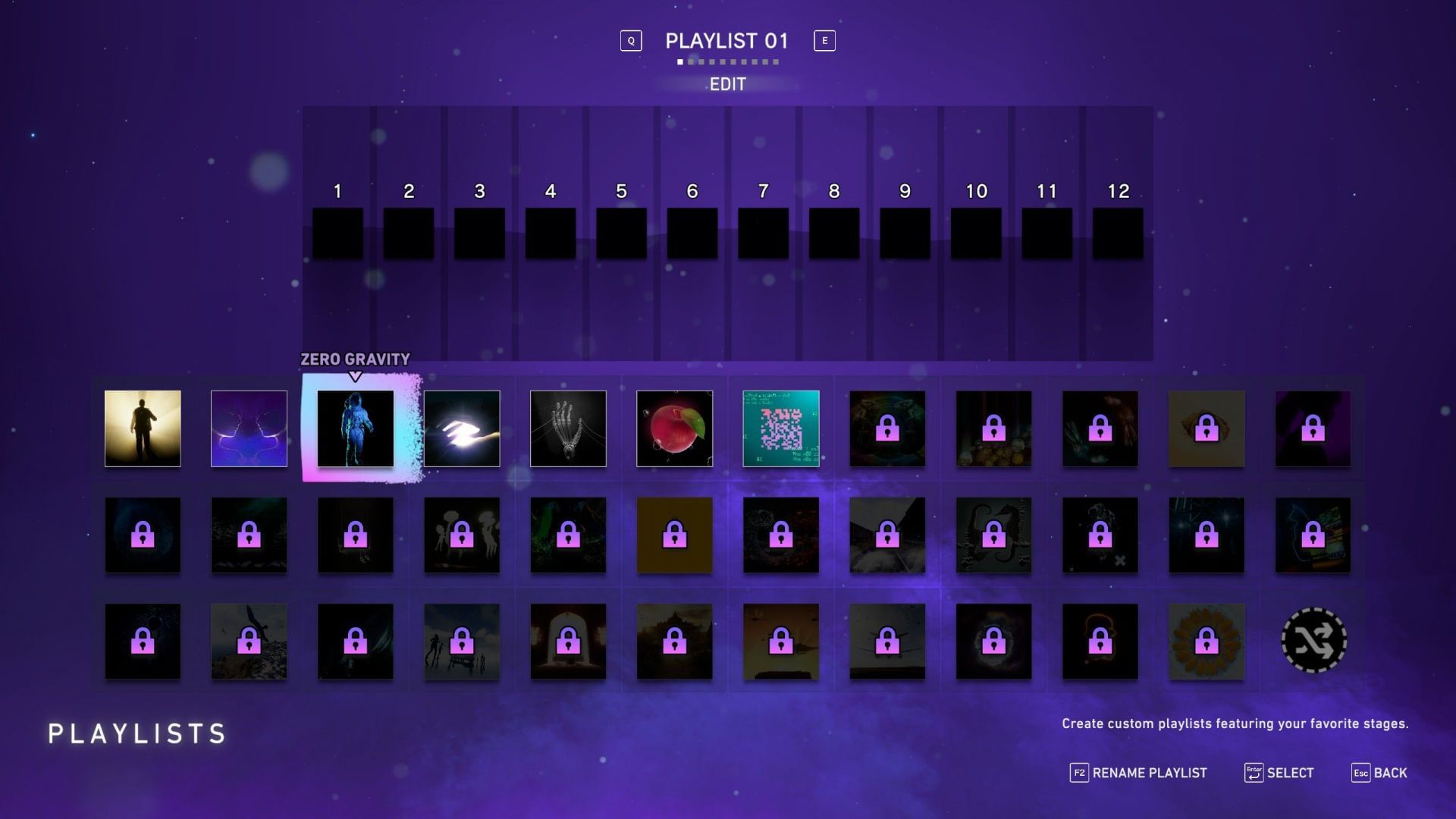Click the lock icon on the yellow stage
Image resolution: width=1456 pixels, height=819 pixels.
(675, 535)
